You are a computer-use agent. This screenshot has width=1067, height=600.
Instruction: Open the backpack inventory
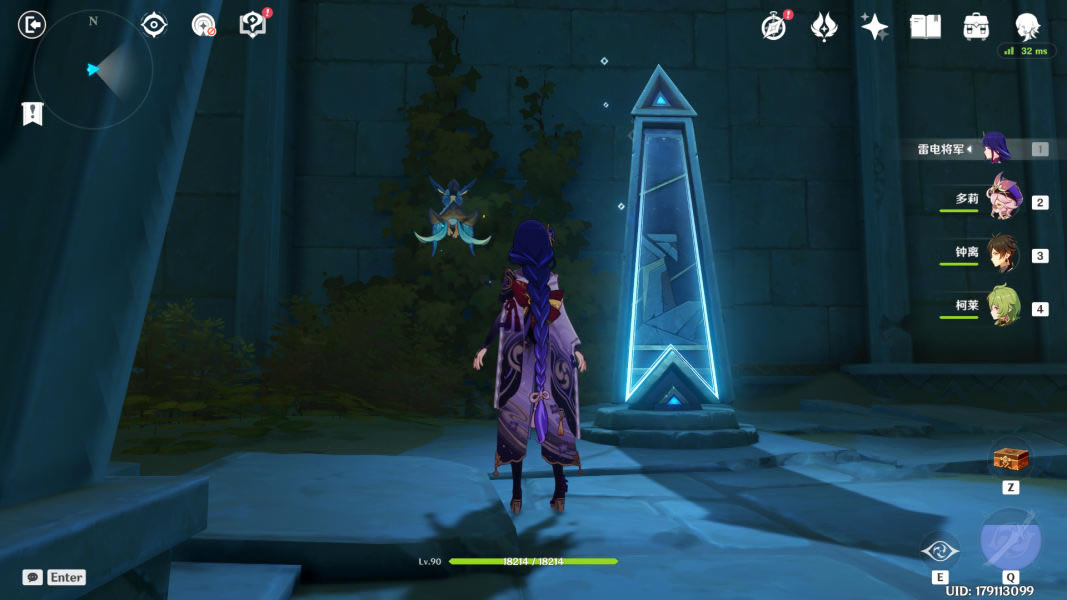[976, 27]
